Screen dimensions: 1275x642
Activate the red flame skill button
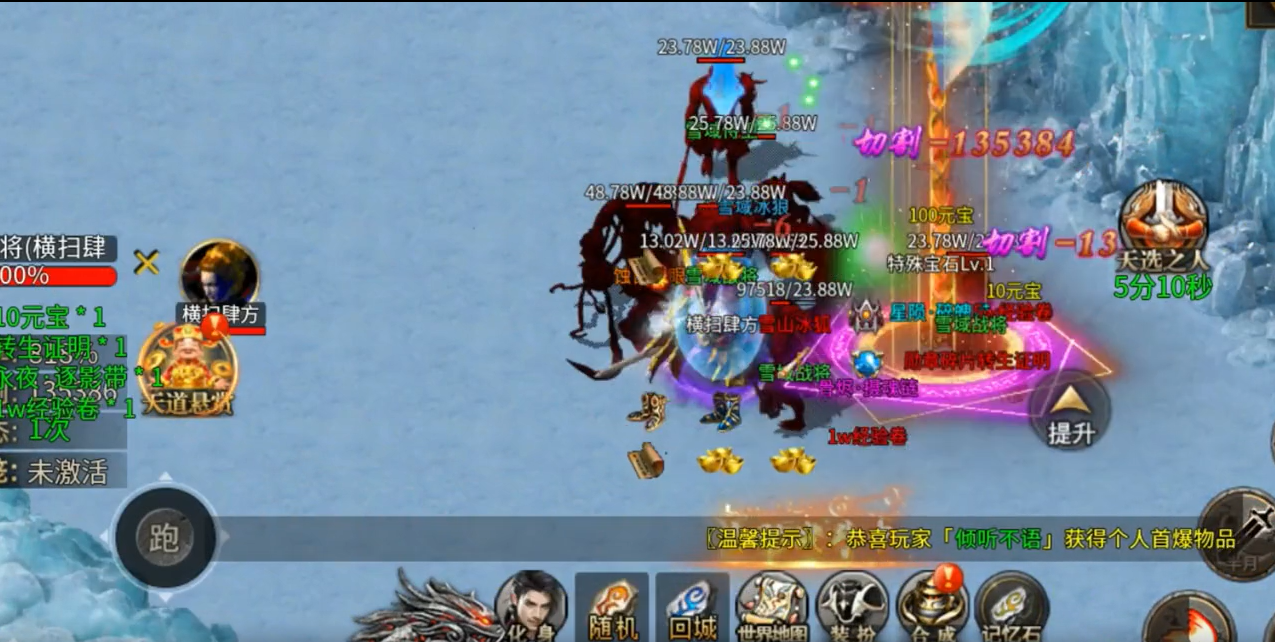1188,620
